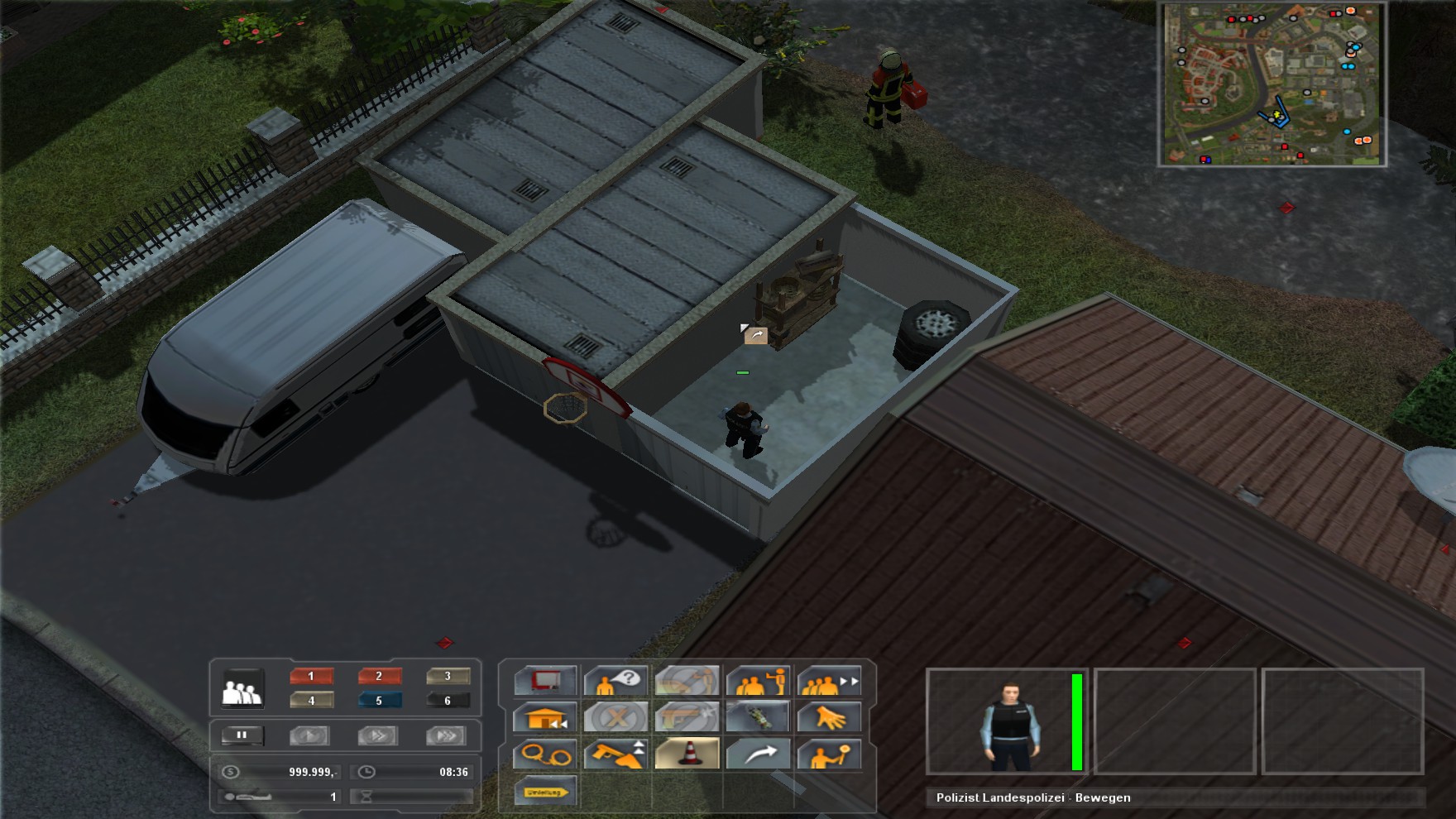Set game speed to double fast-forward
The height and width of the screenshot is (819, 1456).
pyautogui.click(x=378, y=735)
